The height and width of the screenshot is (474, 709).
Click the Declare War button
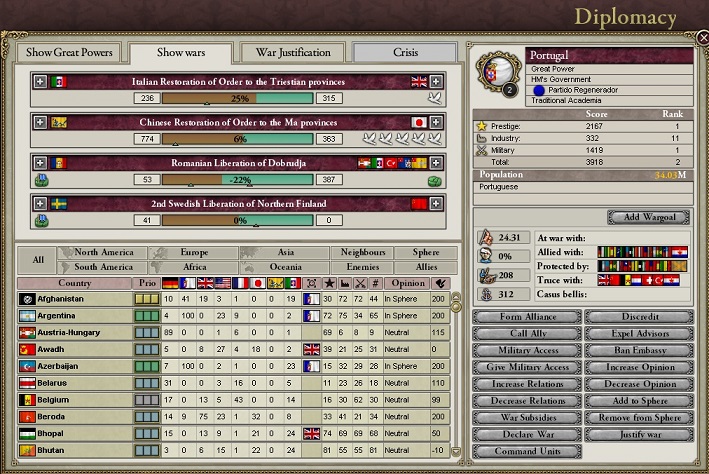coord(526,435)
